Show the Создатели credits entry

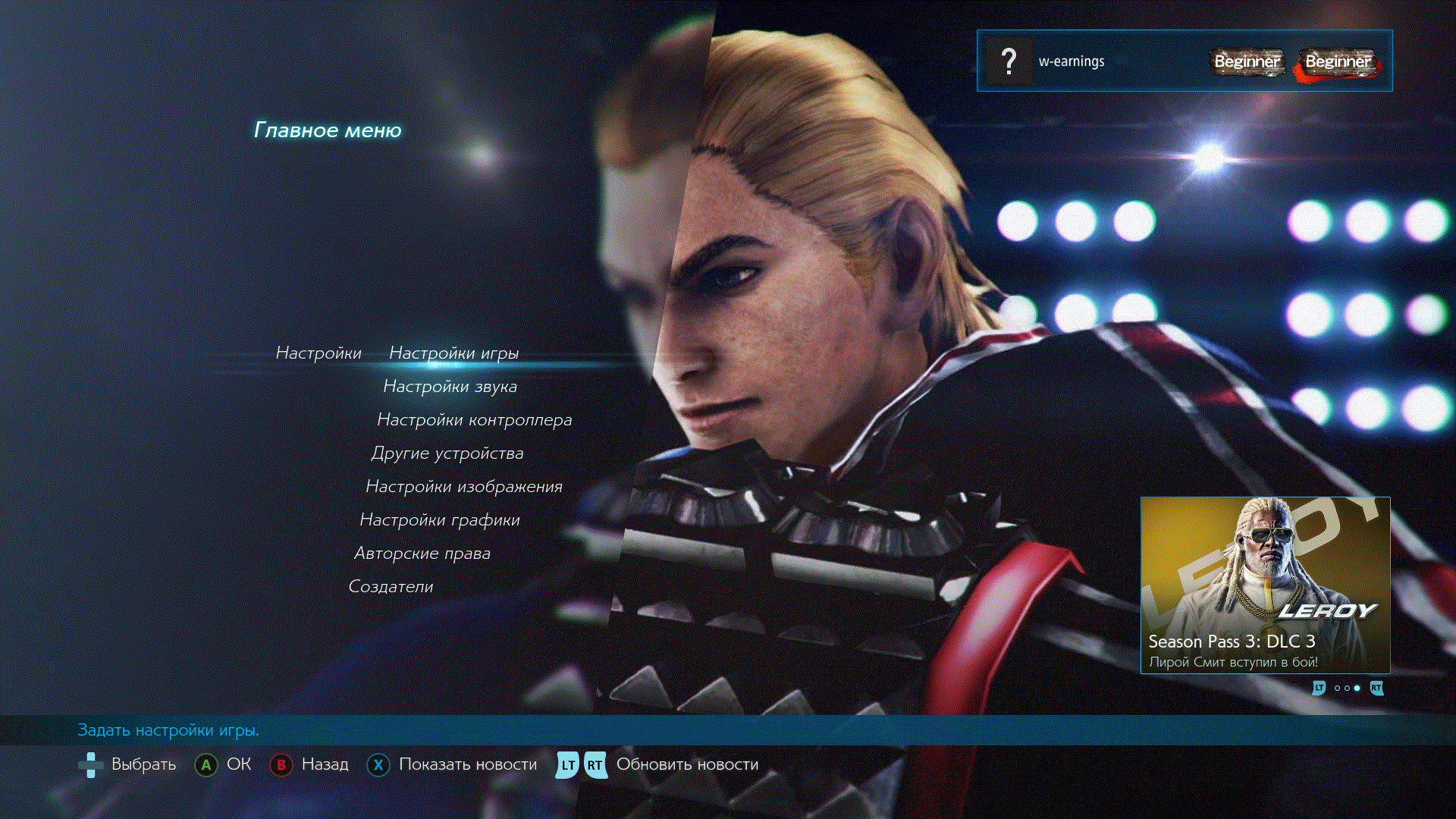391,587
